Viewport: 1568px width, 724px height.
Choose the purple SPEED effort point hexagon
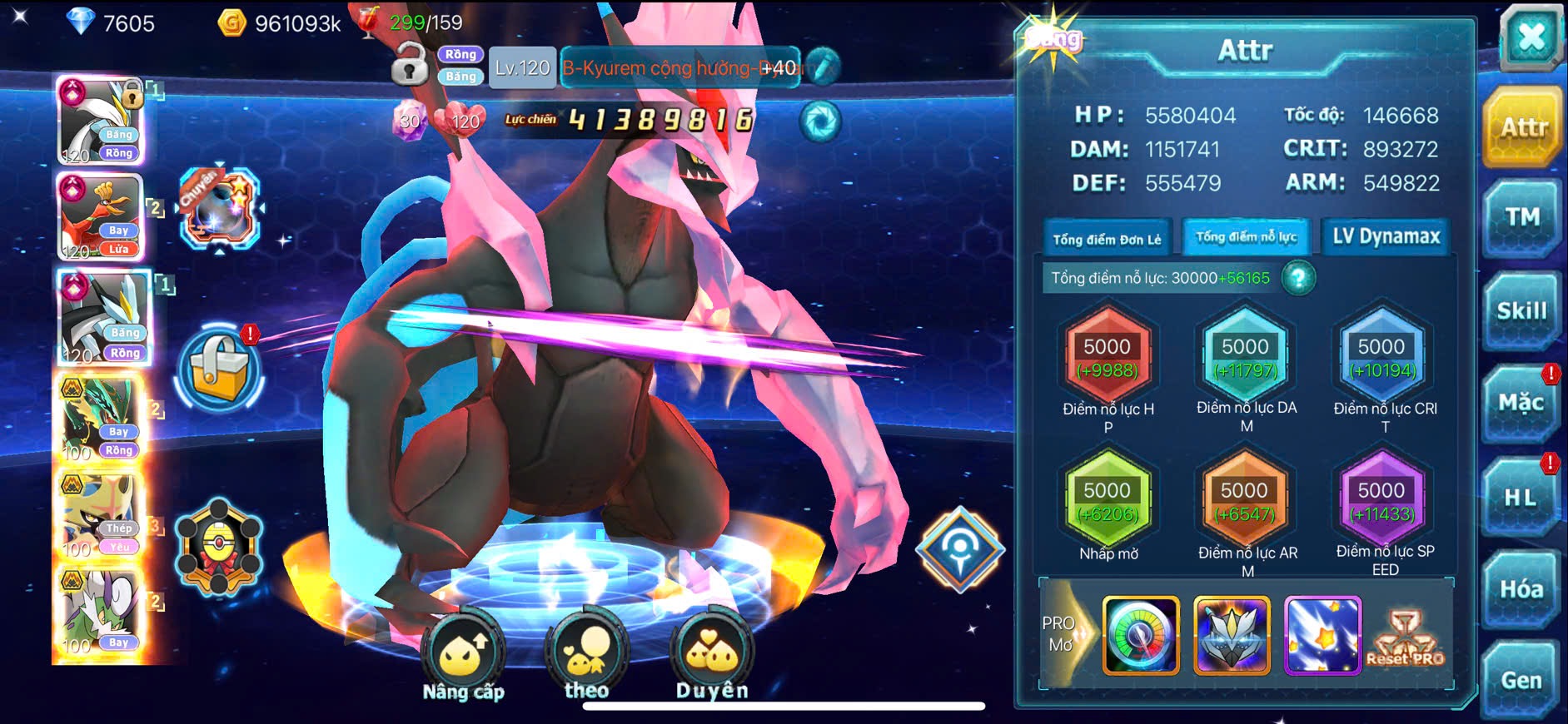1381,501
